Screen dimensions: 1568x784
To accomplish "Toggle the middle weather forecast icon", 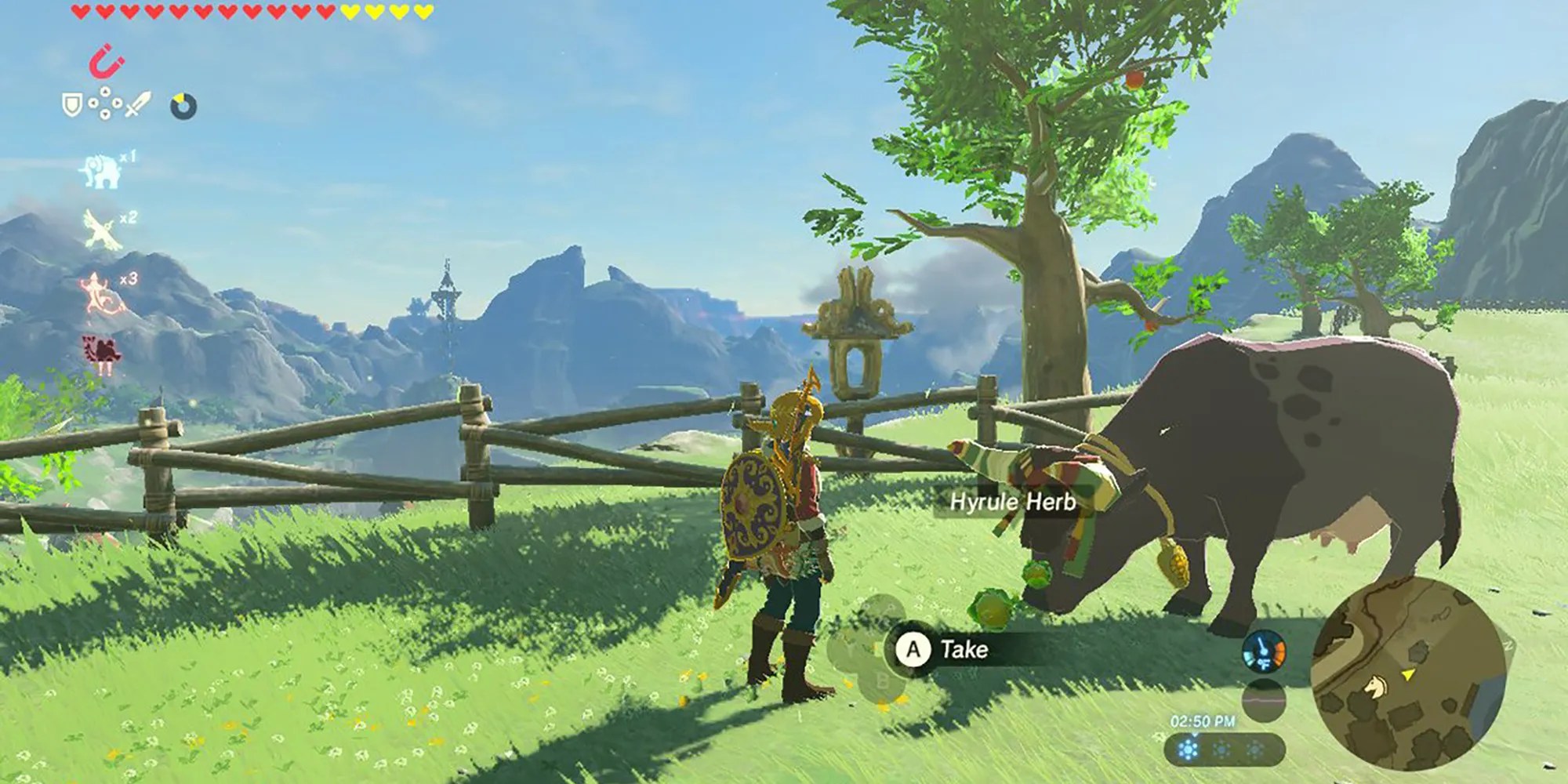I will point(1222,750).
